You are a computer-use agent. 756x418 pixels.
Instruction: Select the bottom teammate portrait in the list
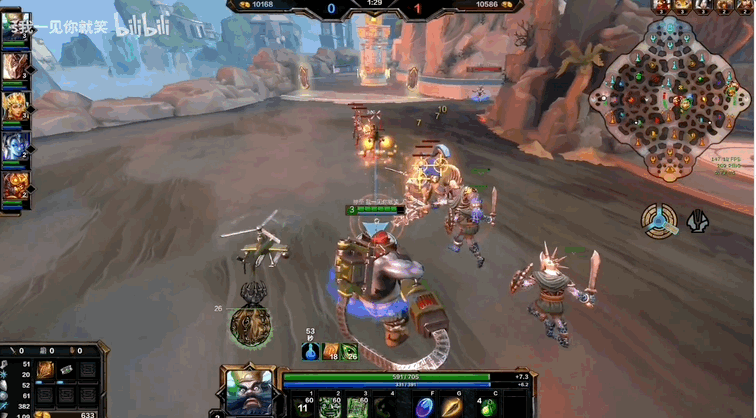click(15, 186)
